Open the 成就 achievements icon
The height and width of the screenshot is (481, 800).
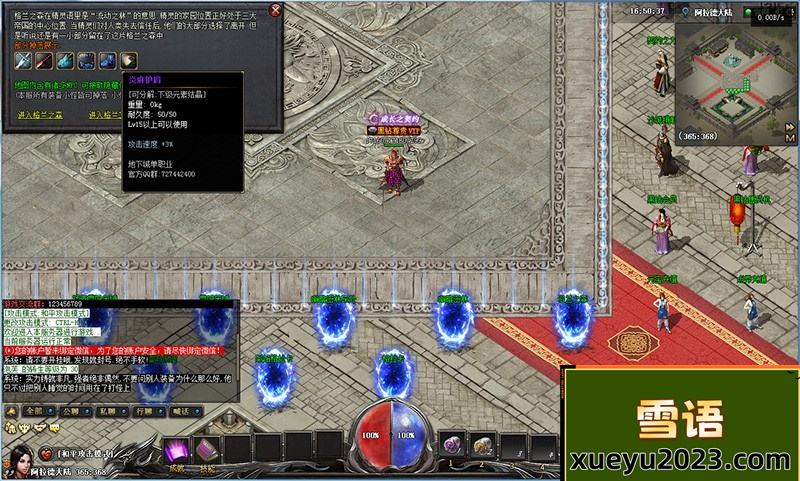[178, 449]
